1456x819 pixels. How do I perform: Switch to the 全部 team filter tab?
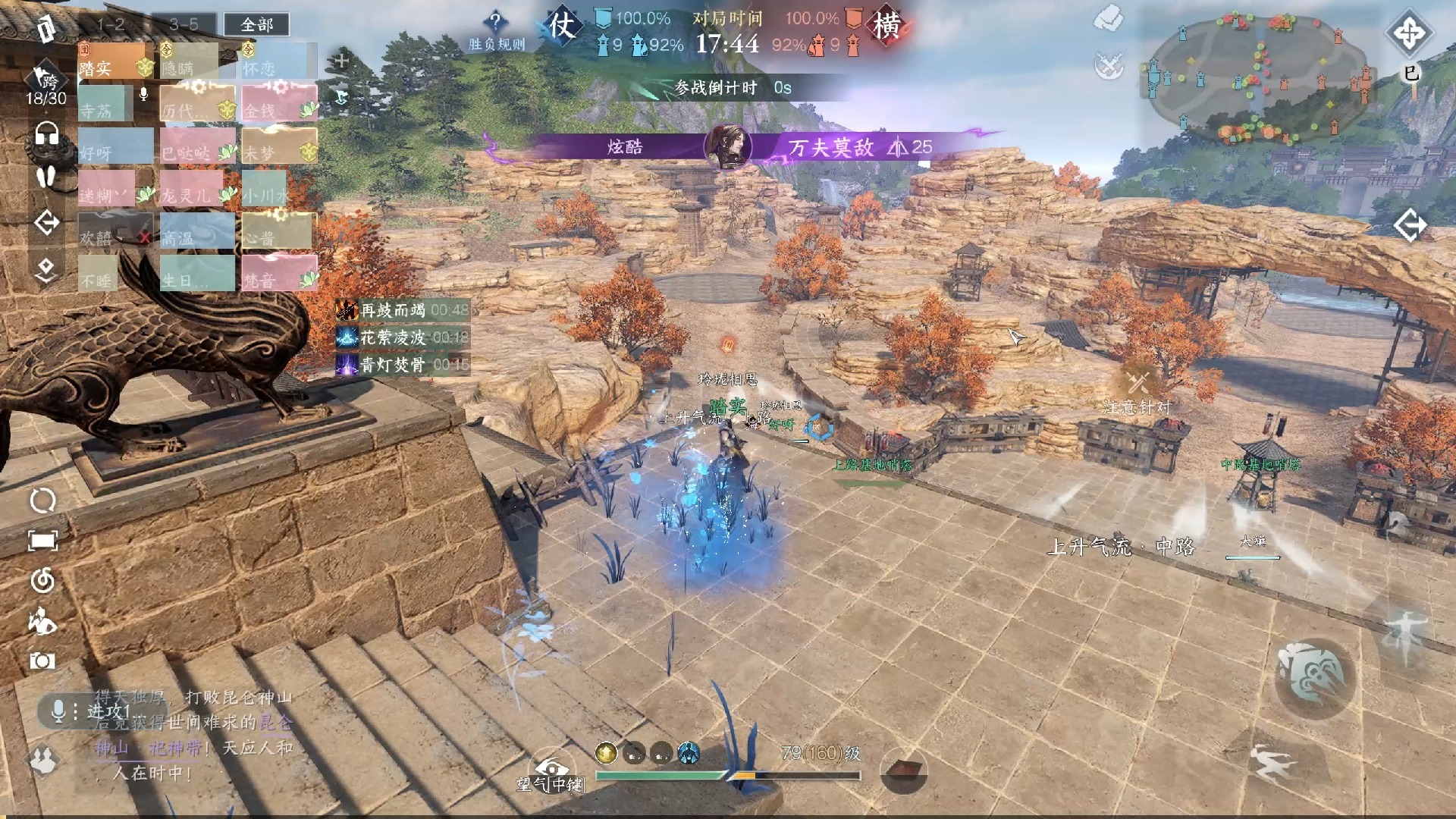pos(256,25)
